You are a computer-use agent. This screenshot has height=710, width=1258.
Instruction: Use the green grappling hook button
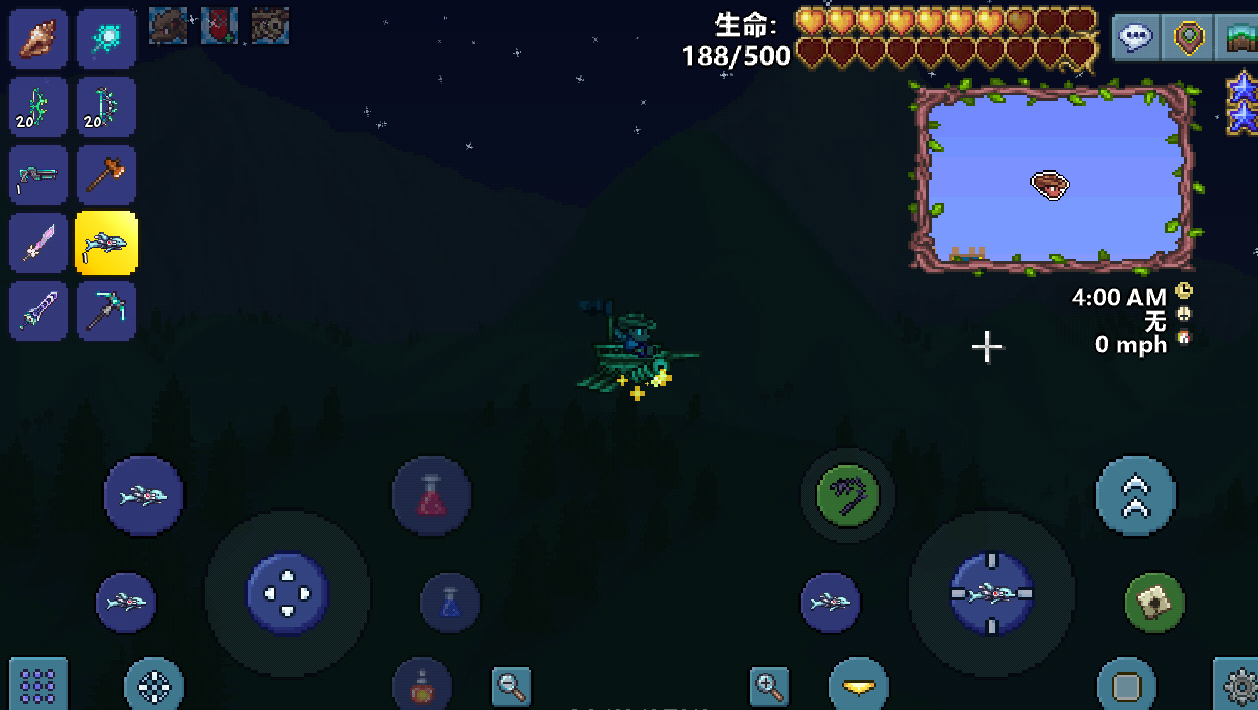(848, 495)
